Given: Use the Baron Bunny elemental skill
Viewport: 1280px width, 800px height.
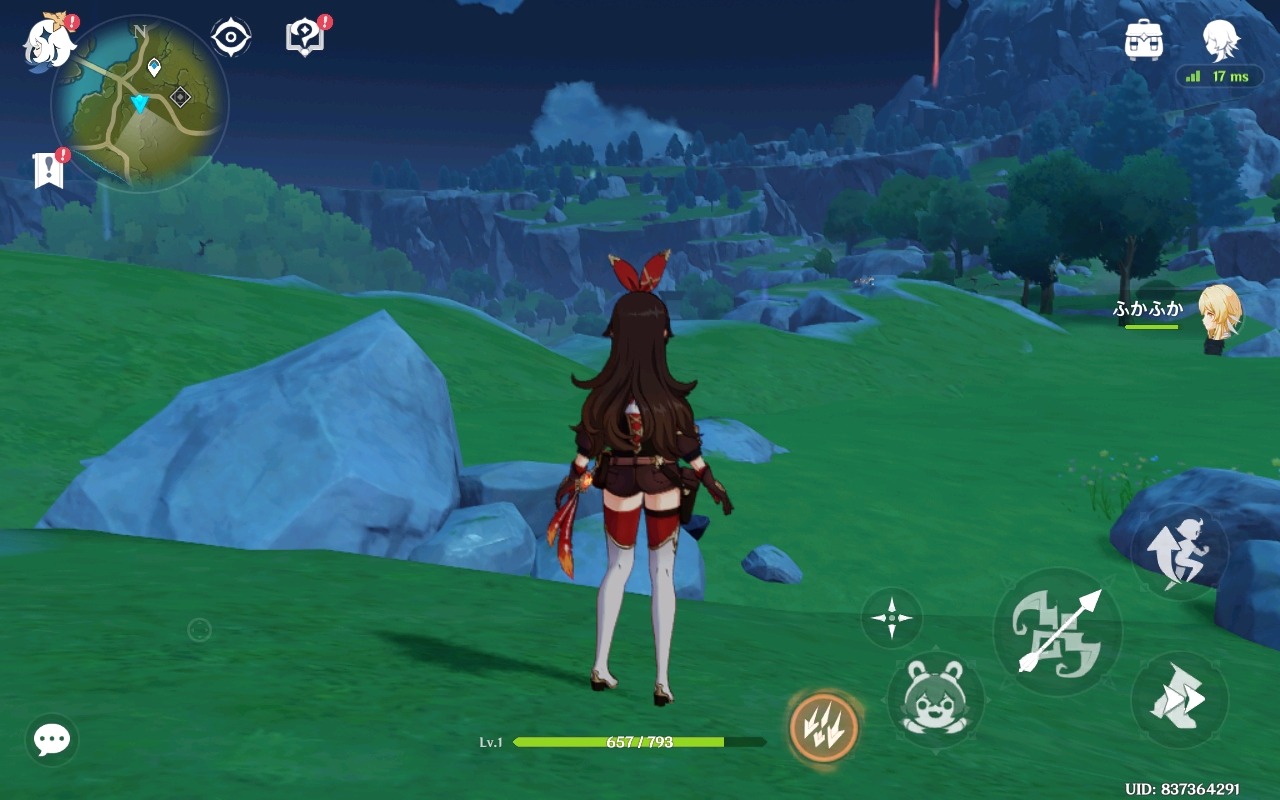Looking at the screenshot, I should tap(935, 698).
